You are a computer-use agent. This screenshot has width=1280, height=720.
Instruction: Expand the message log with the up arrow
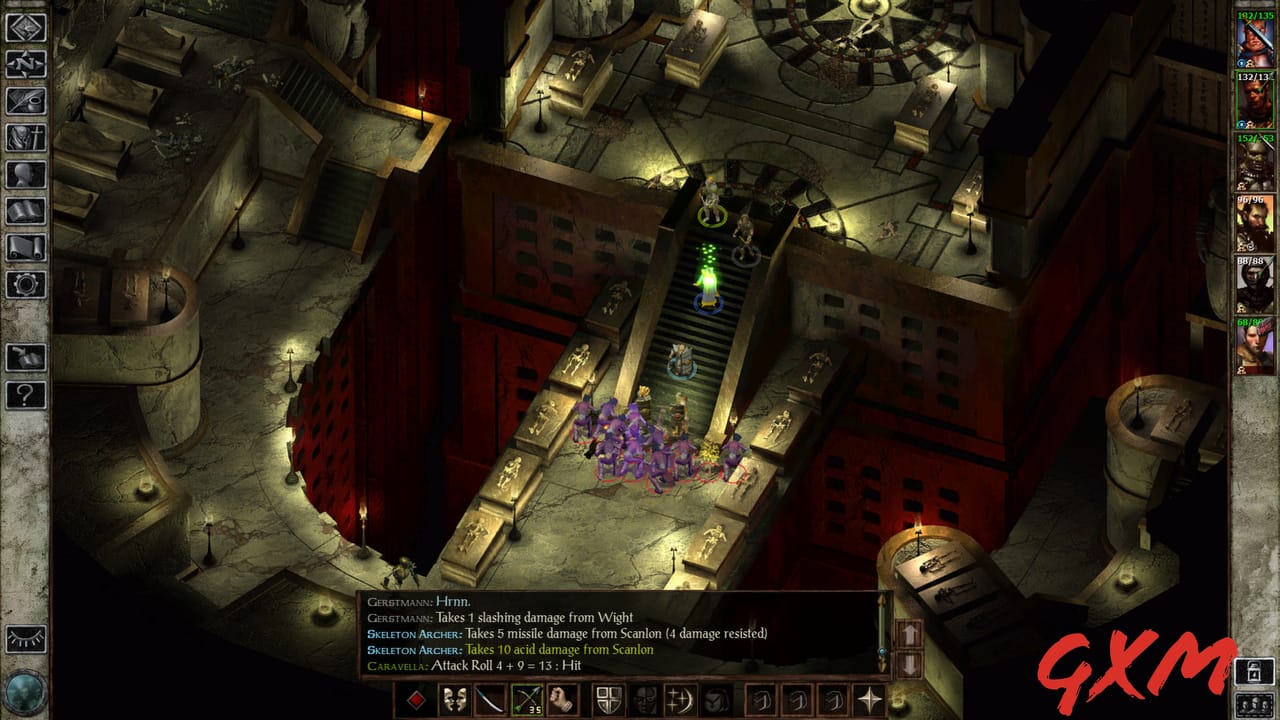[910, 634]
